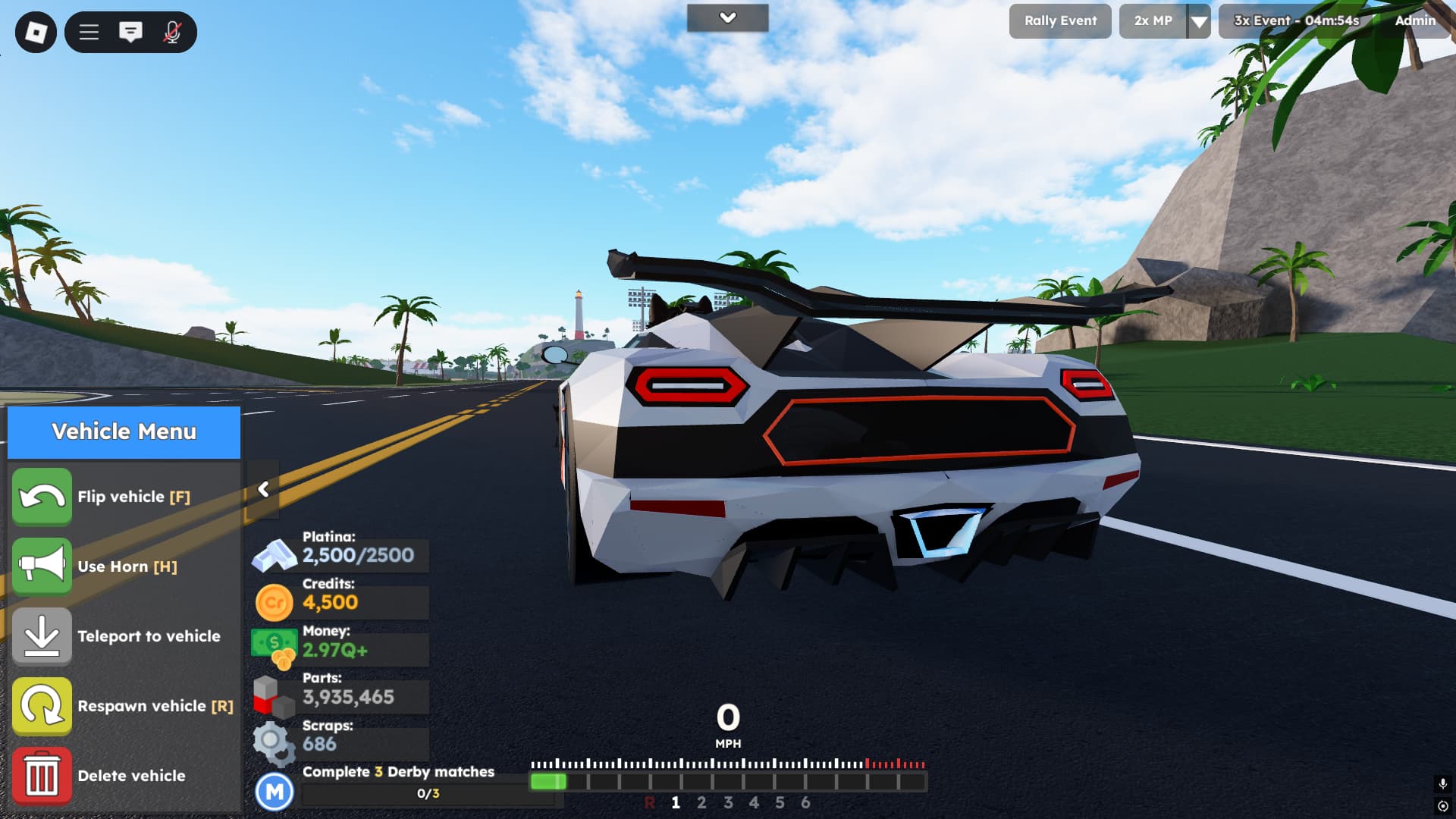This screenshot has height=819, width=1456.
Task: Toggle the chat window icon
Action: 130,32
